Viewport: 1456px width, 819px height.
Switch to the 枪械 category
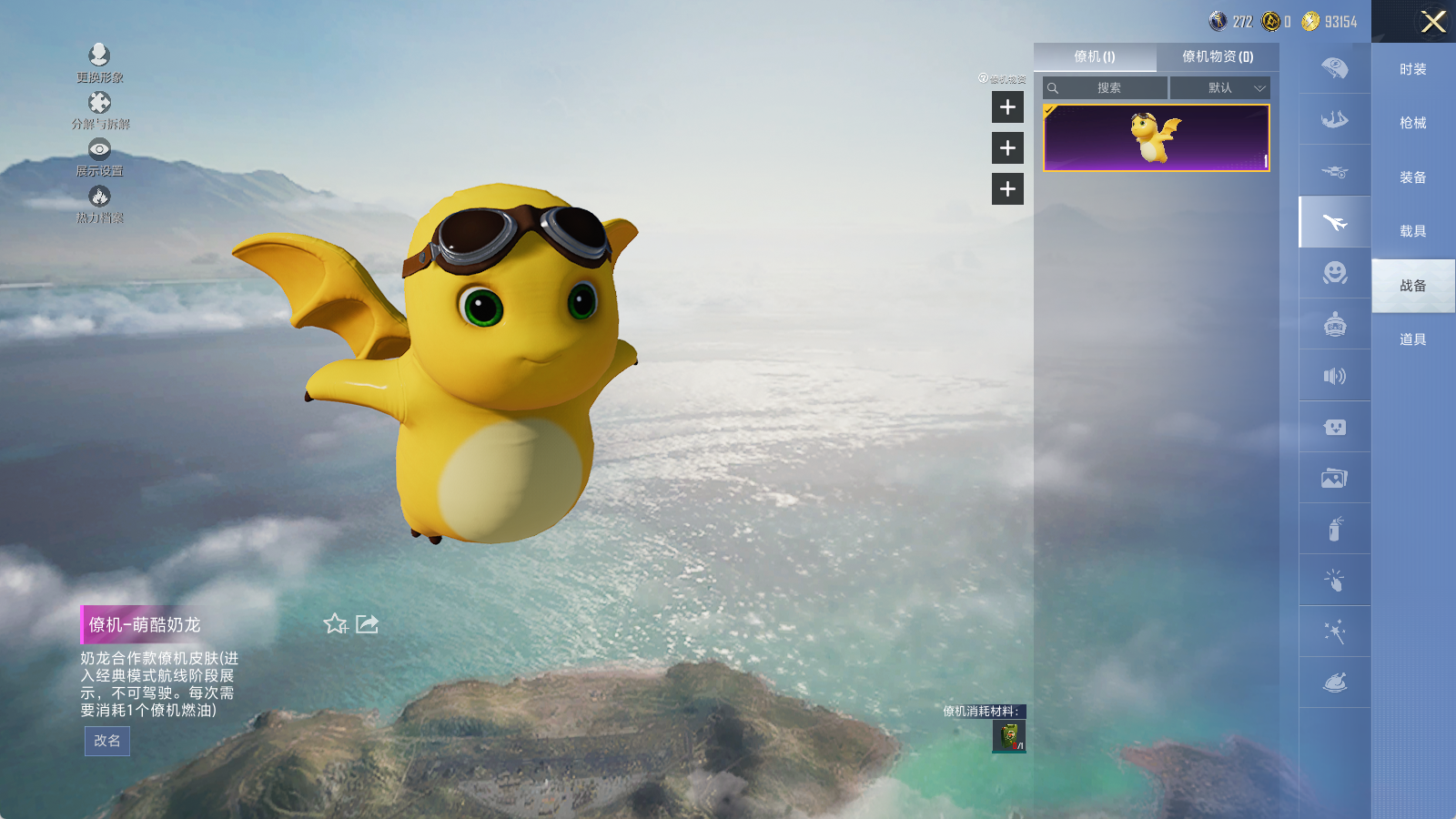1412,123
